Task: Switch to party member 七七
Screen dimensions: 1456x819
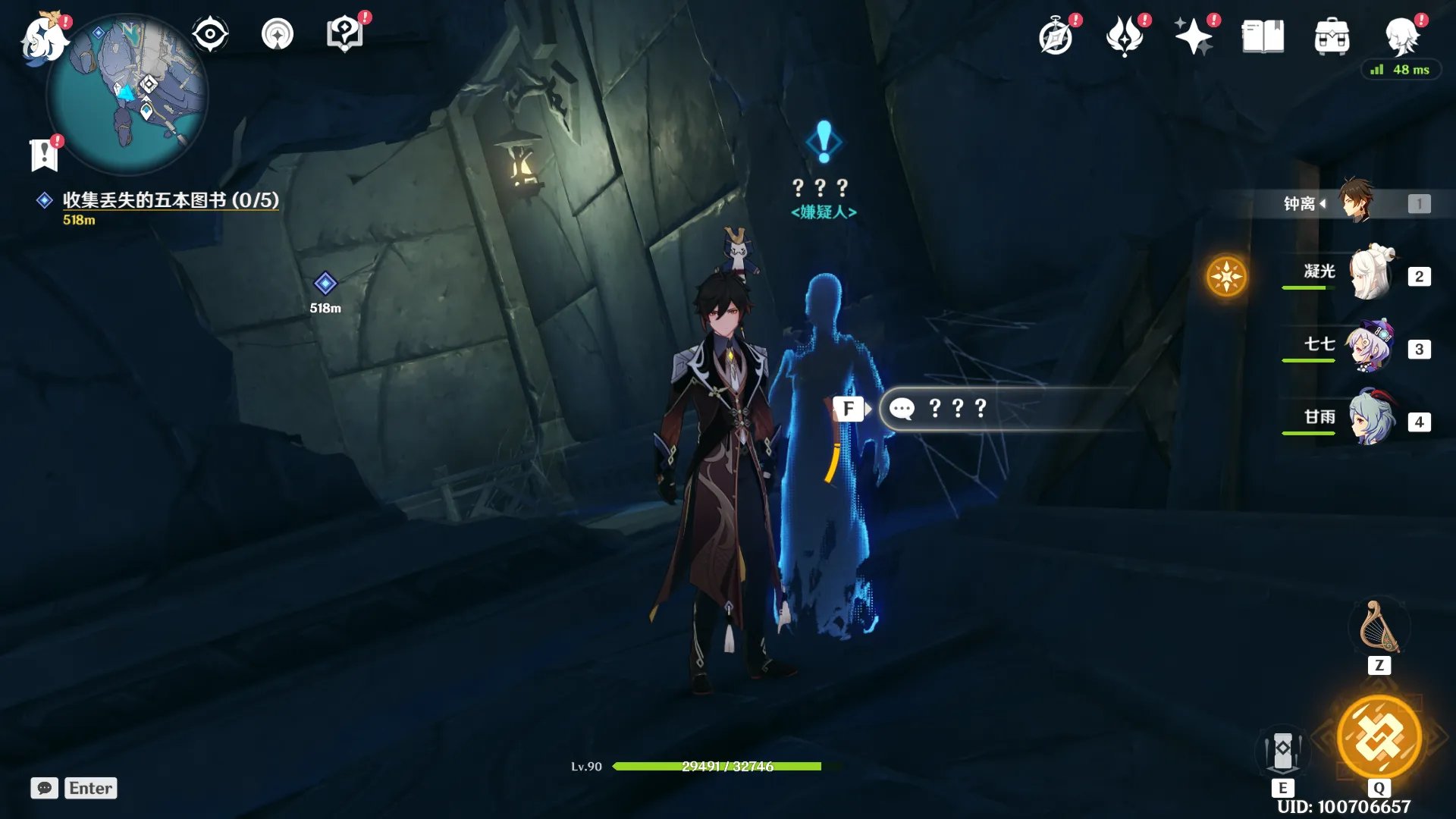Action: (x=1370, y=347)
